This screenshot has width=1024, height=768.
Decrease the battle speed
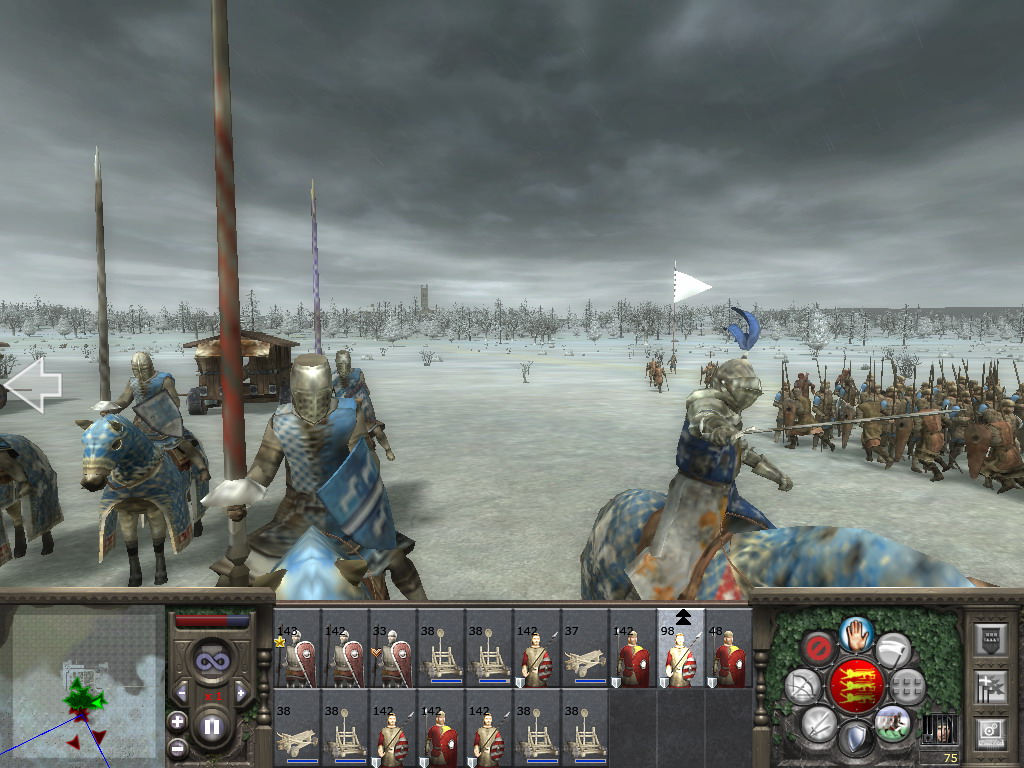182,692
